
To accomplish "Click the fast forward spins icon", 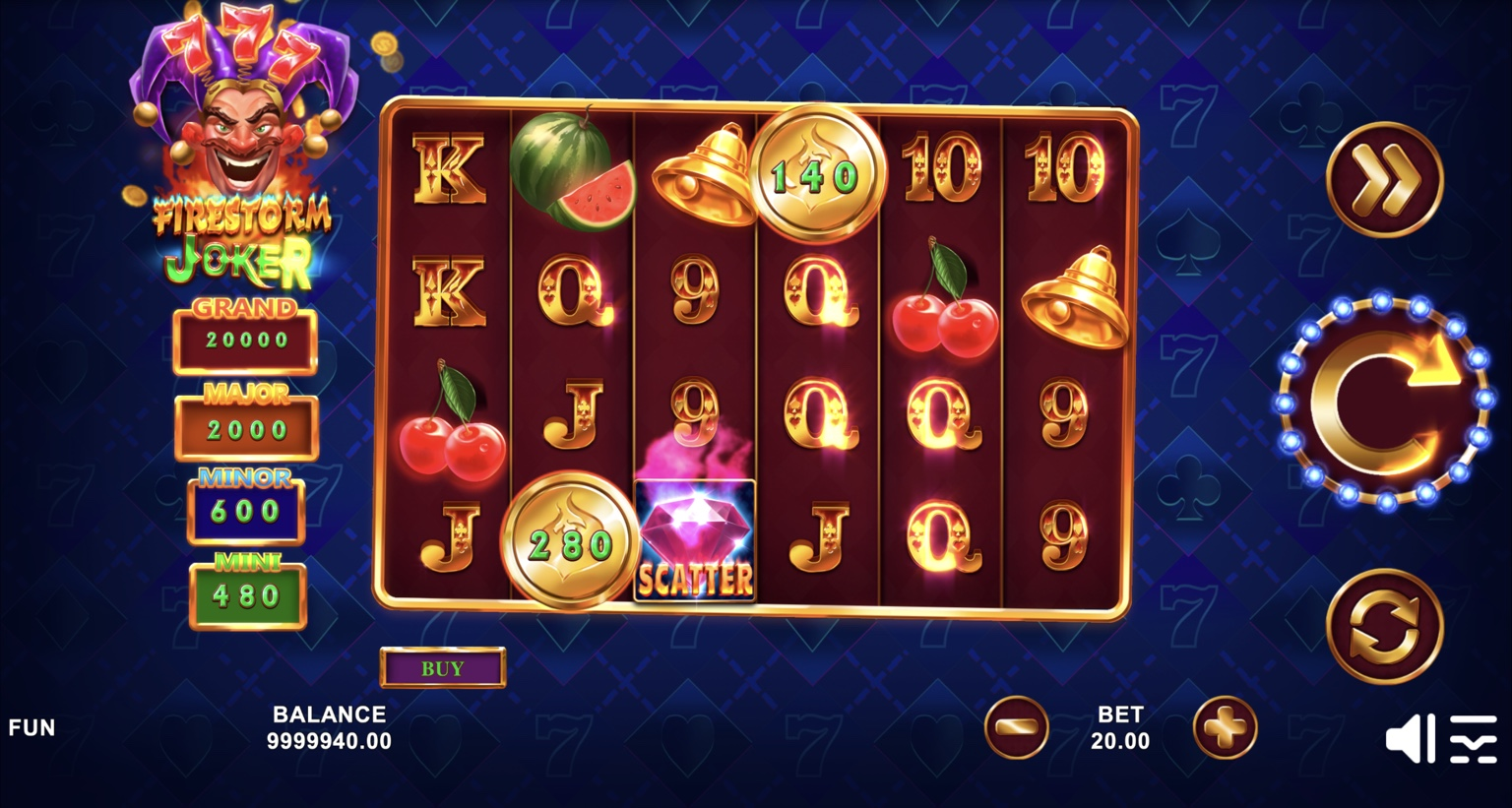I will click(1387, 180).
